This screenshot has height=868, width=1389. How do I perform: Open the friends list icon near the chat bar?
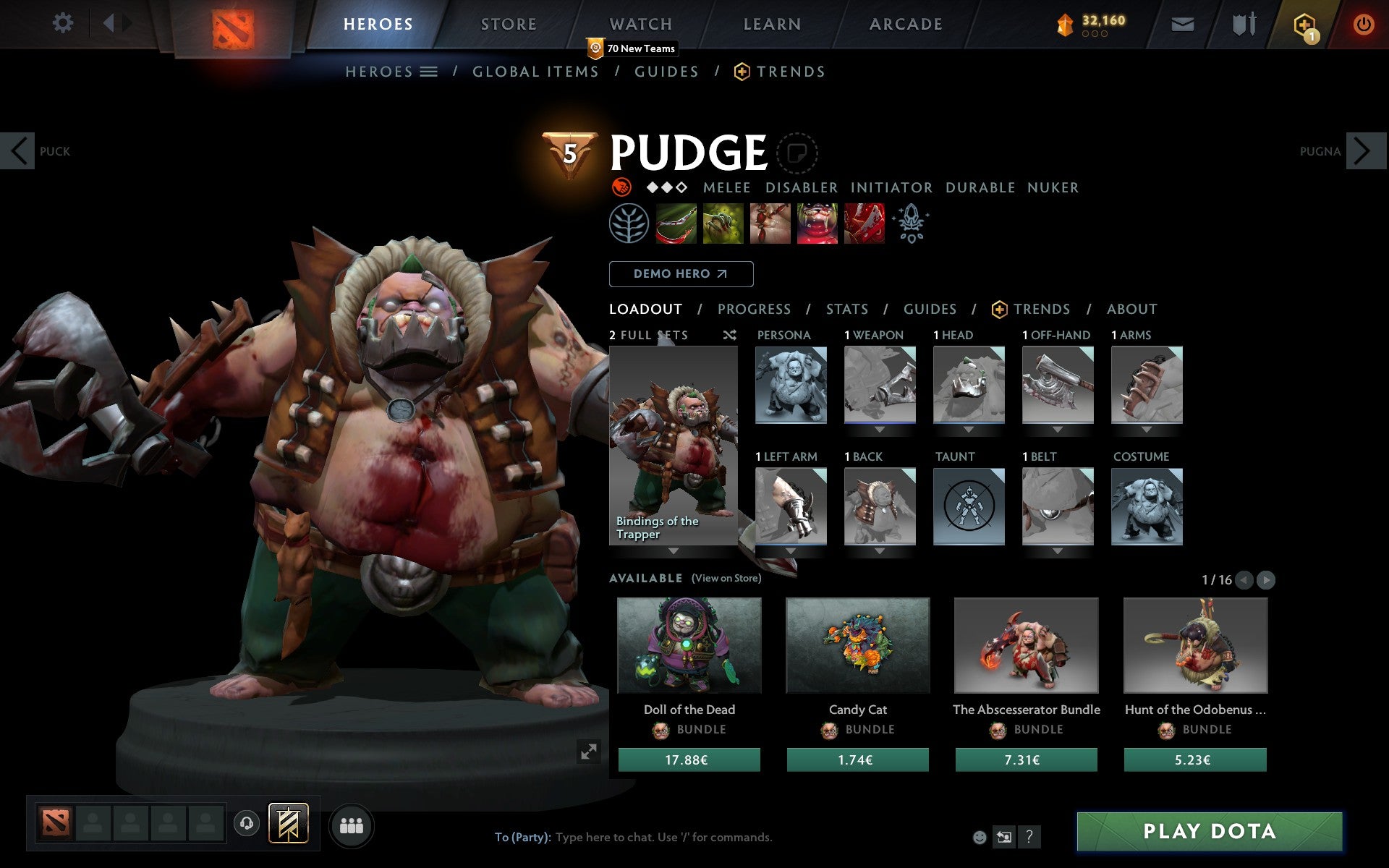coord(352,825)
